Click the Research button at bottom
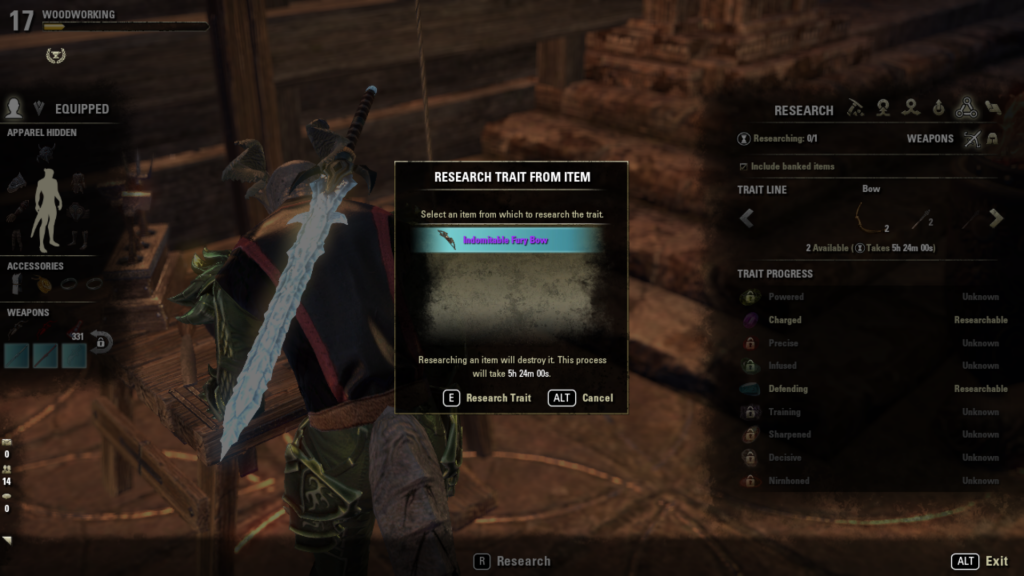The height and width of the screenshot is (576, 1024). (512, 562)
